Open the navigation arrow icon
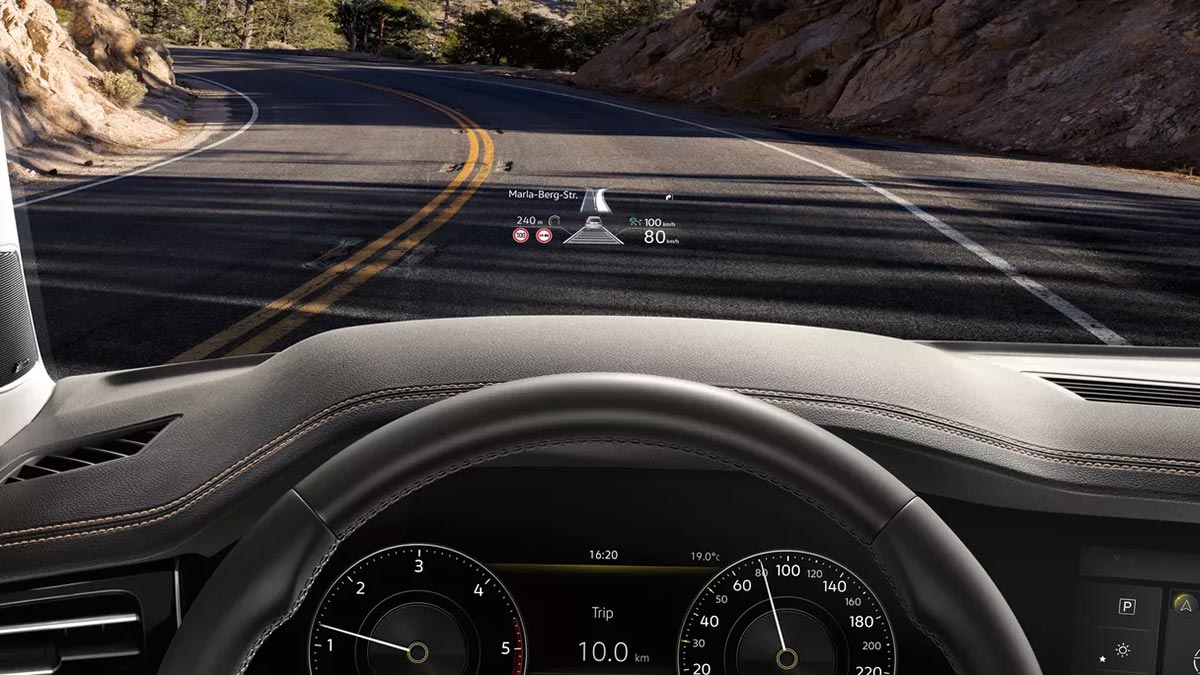Viewport: 1200px width, 675px height. pos(1185,604)
